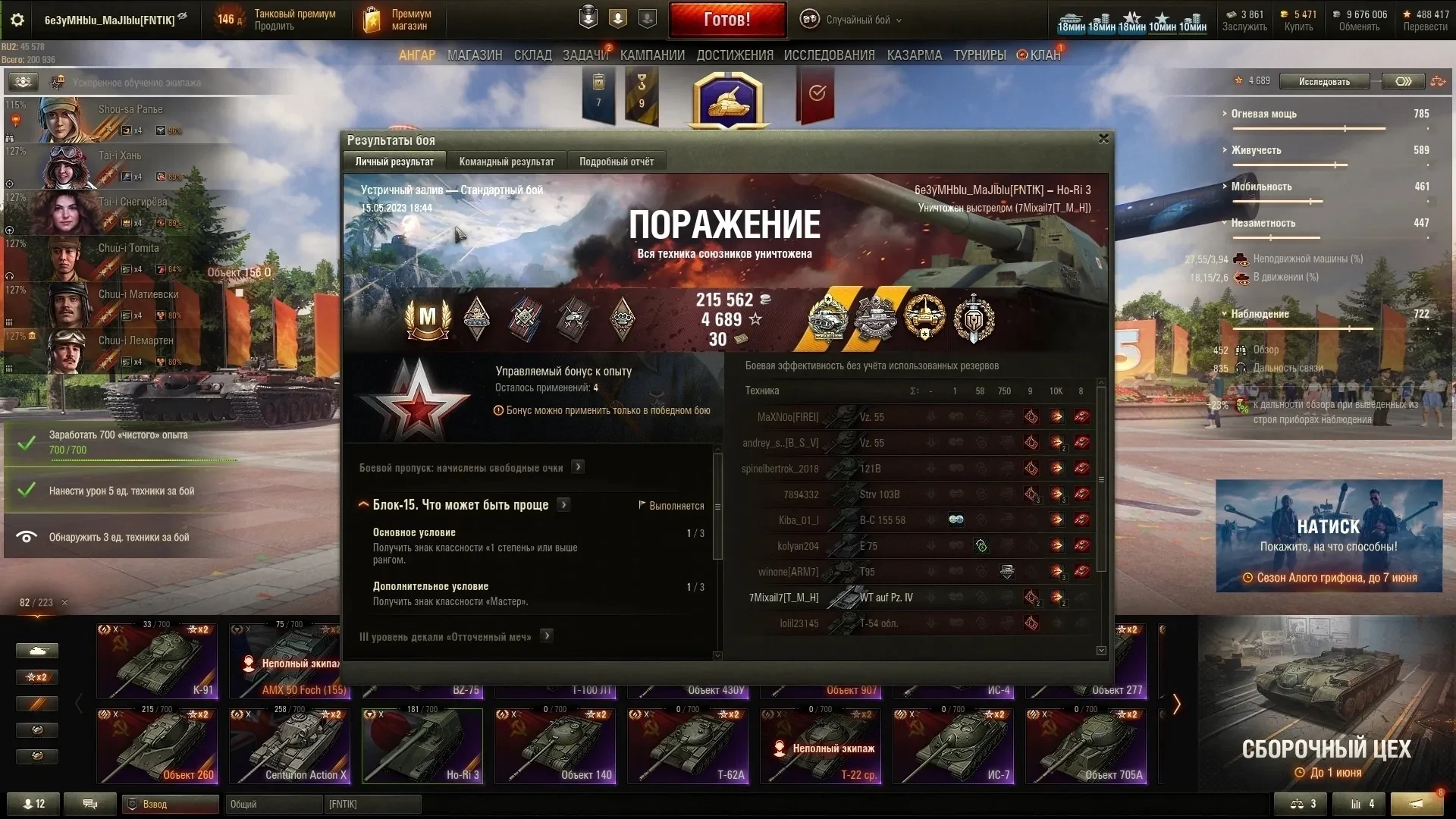The width and height of the screenshot is (1456, 819).
Task: Switch to the Командный результат tab
Action: coord(507,162)
